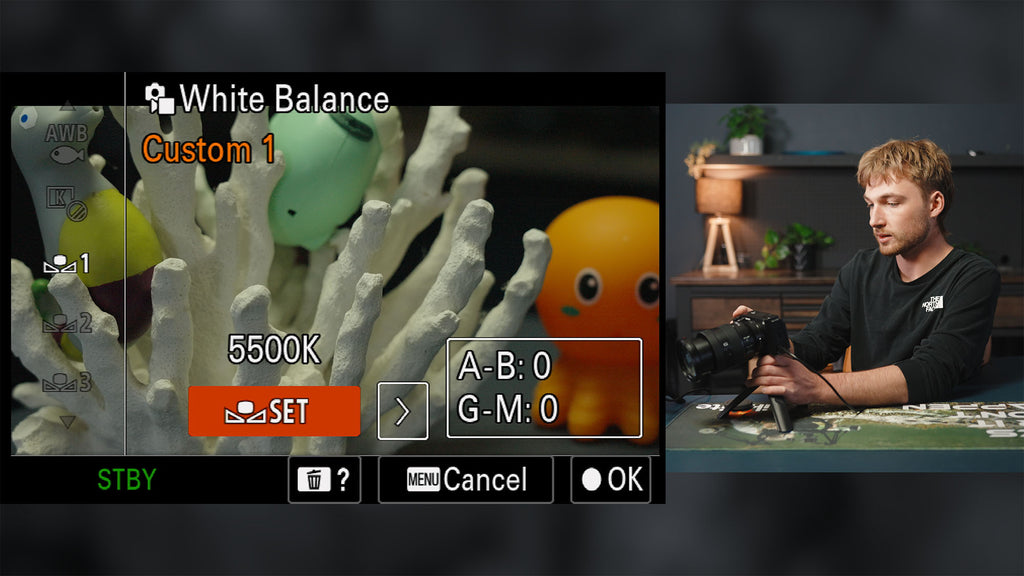Confirm the setting with OK
The height and width of the screenshot is (576, 1024).
click(x=610, y=480)
